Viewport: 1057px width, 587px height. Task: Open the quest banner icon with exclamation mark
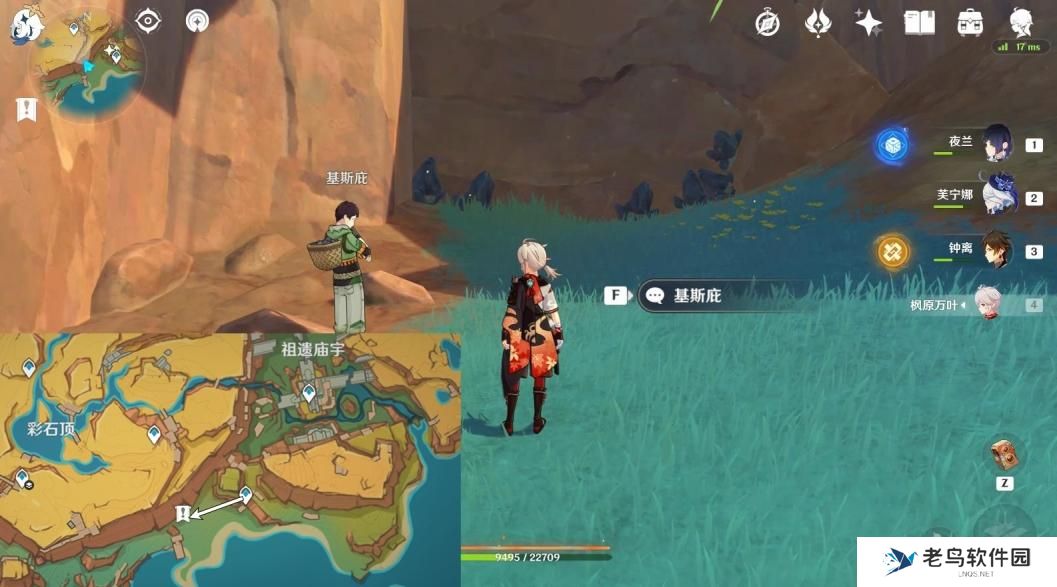tap(26, 110)
